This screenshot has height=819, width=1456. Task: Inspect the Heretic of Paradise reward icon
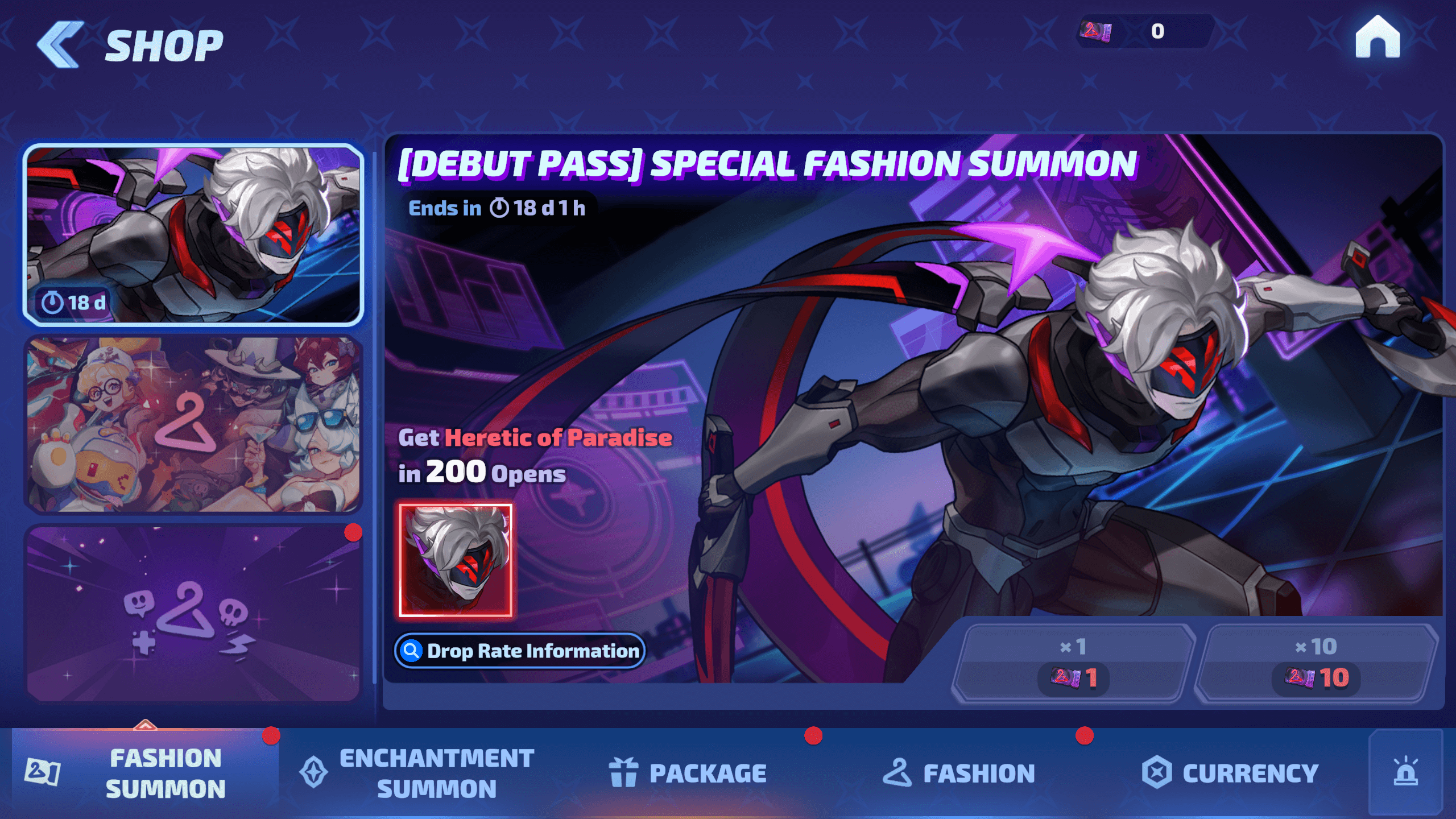[456, 560]
